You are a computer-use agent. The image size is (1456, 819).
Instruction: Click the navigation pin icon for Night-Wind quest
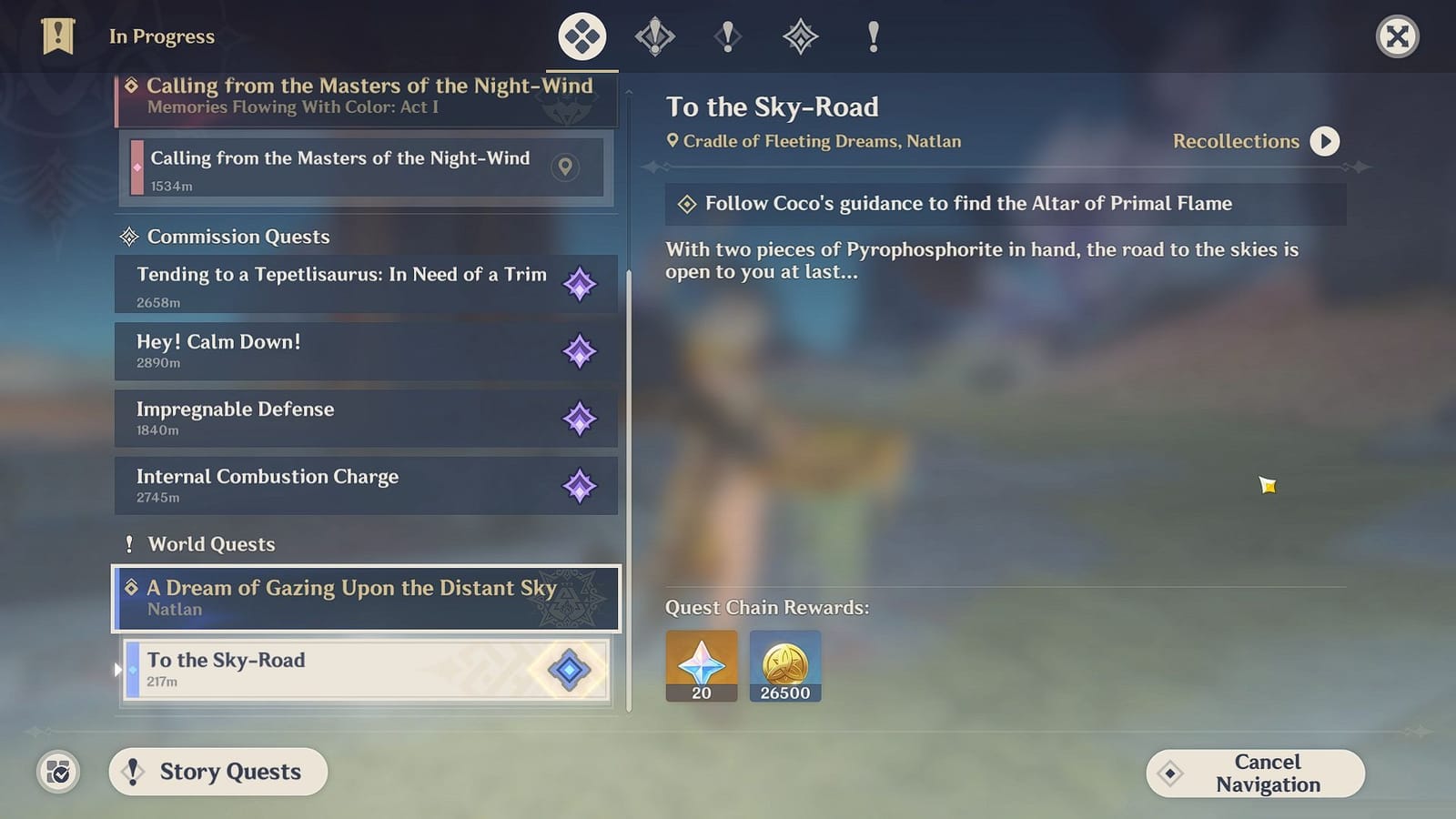click(565, 168)
